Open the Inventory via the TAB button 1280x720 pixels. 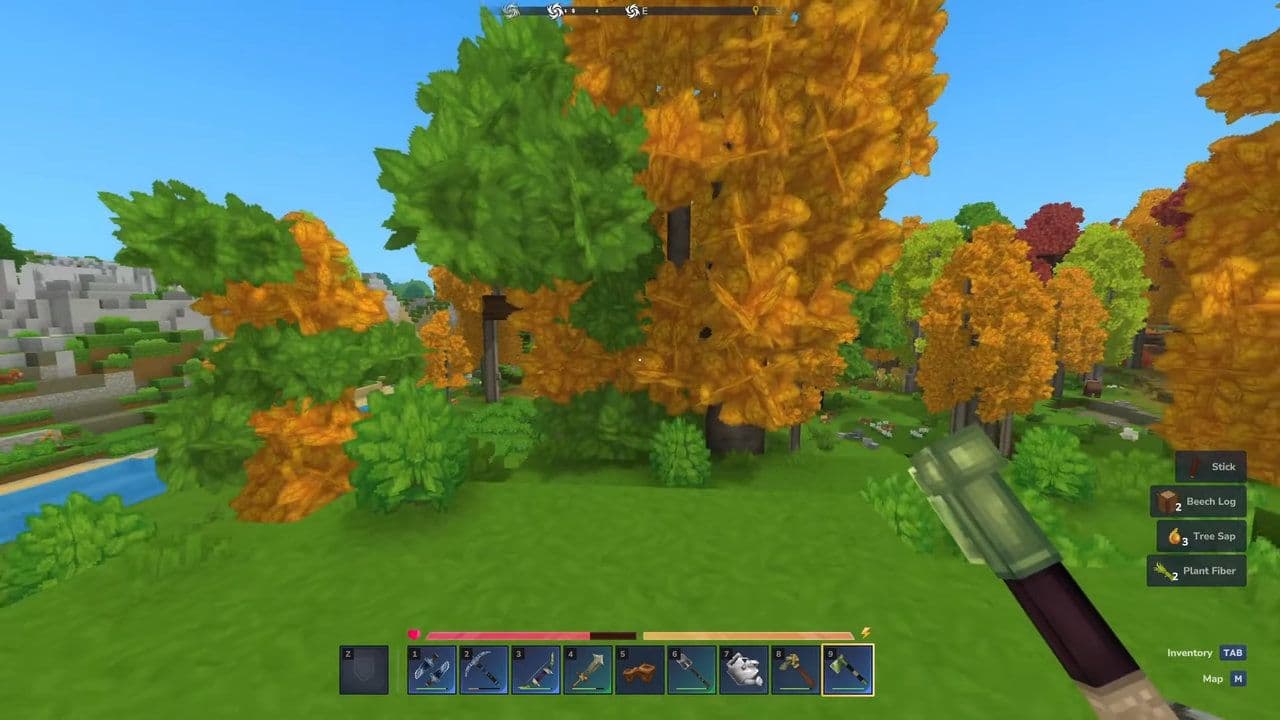pyautogui.click(x=1231, y=652)
